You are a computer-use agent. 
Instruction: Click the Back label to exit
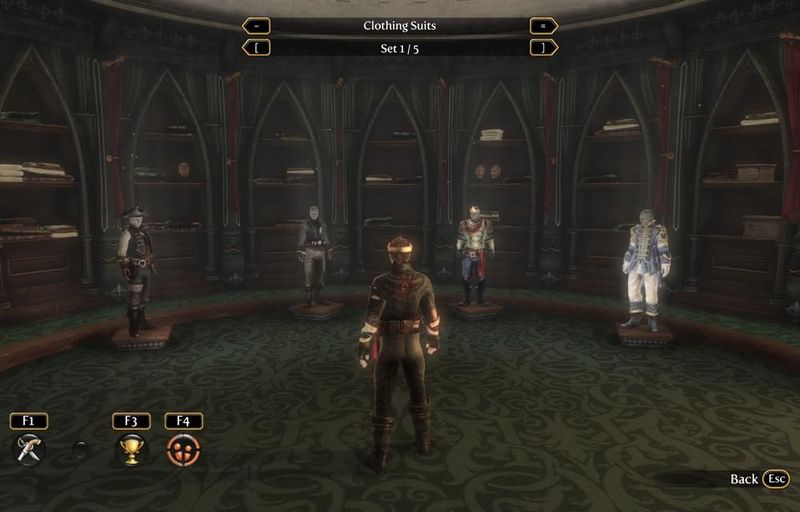tap(744, 479)
